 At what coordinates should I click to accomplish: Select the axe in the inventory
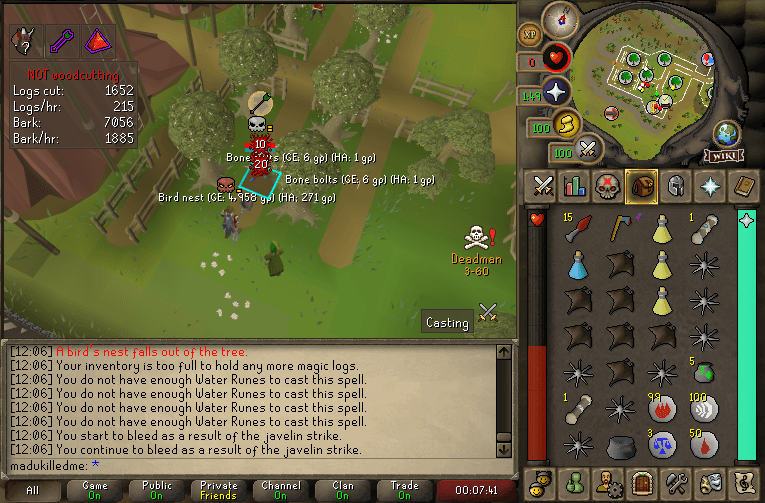point(618,229)
